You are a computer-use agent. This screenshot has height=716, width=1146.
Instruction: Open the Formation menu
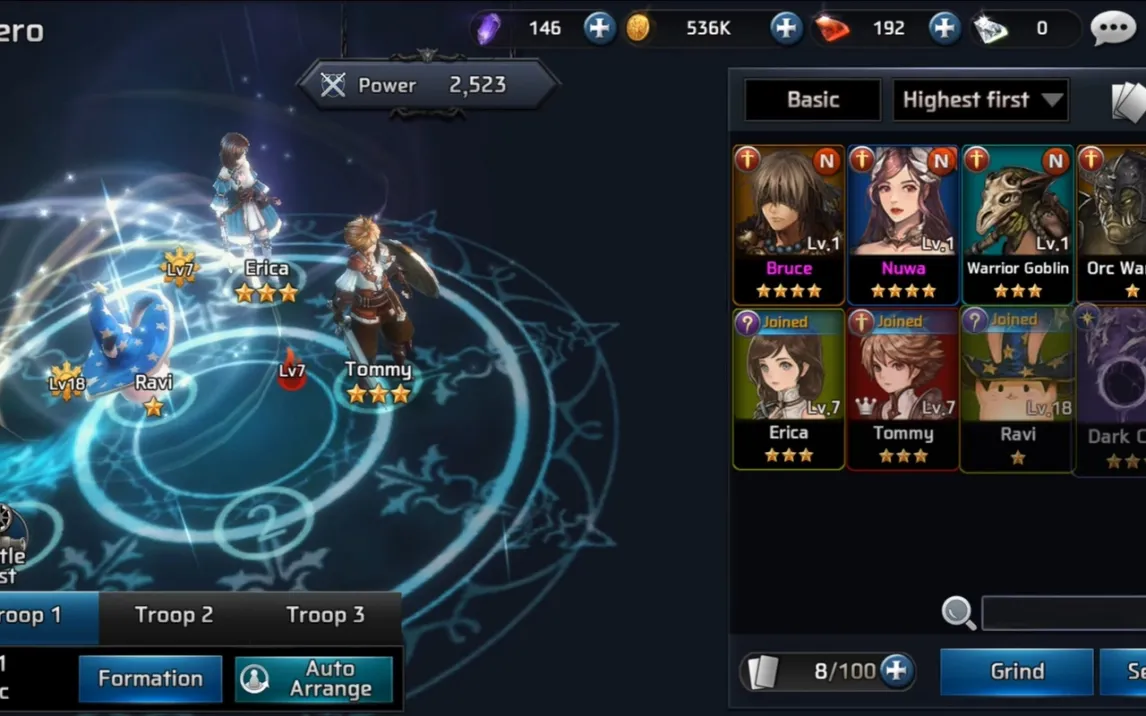coord(150,679)
